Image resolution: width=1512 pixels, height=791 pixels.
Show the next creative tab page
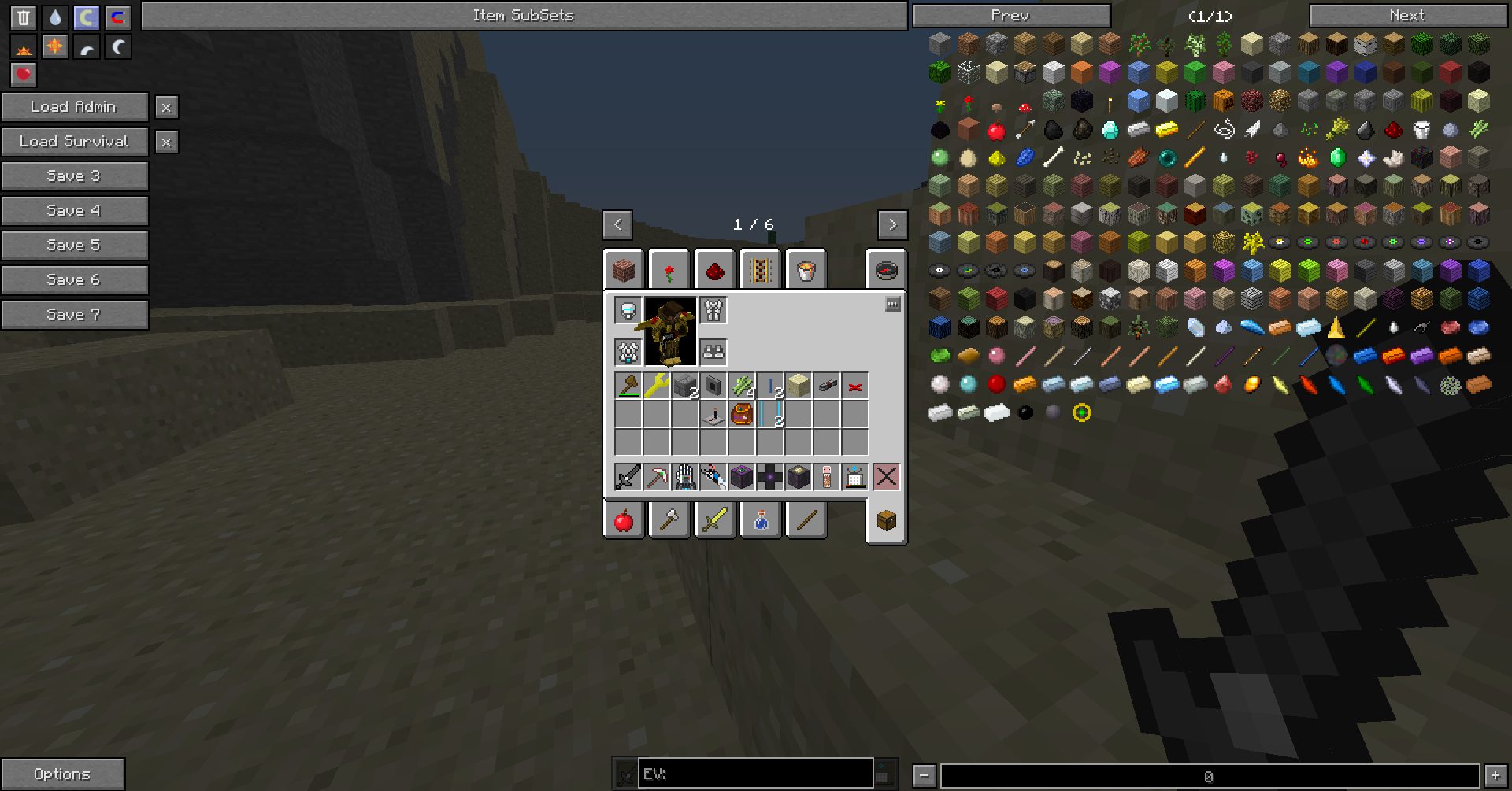pos(892,225)
